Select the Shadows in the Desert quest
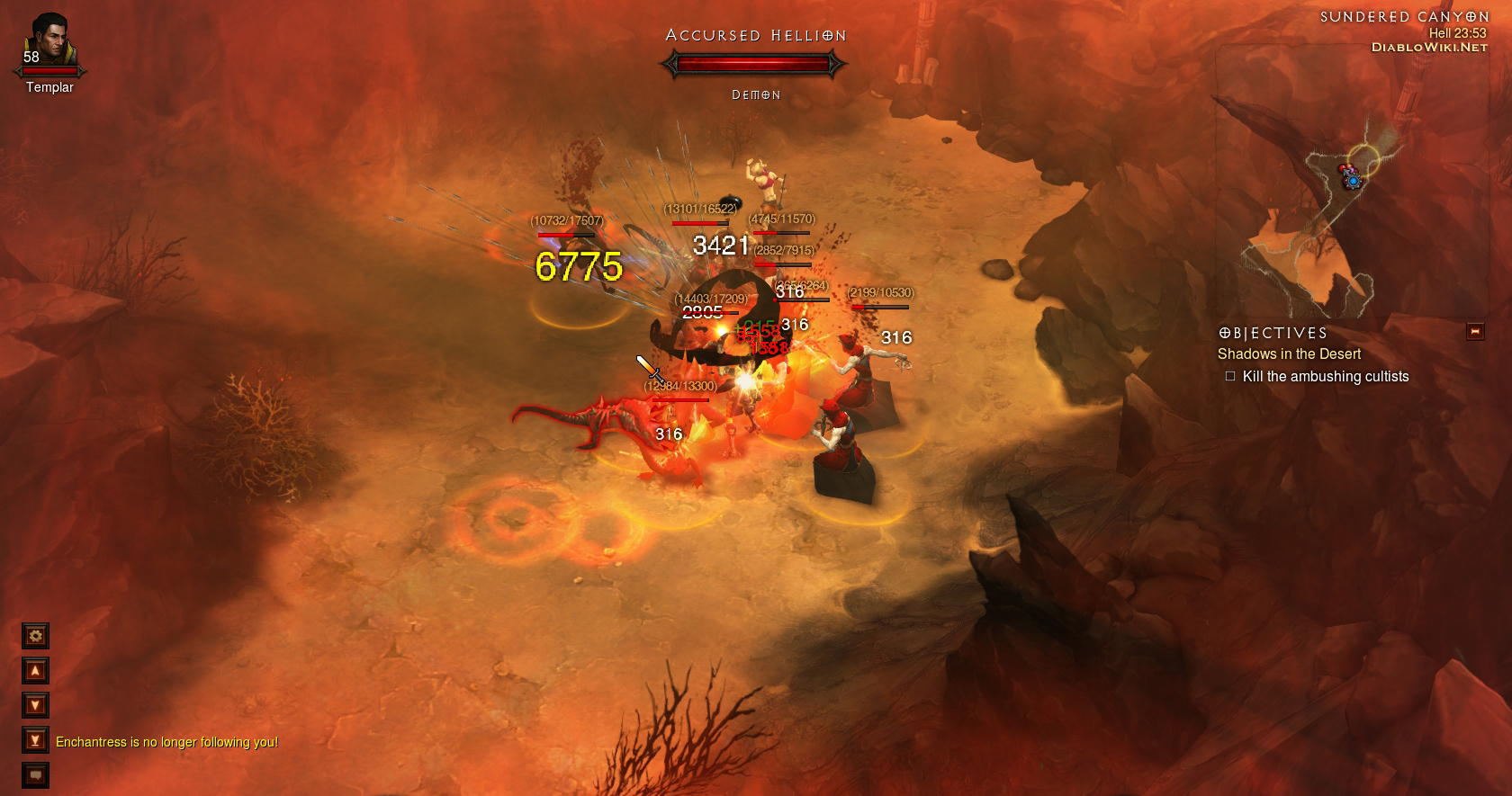Screen dimensions: 1512x796 point(1289,354)
